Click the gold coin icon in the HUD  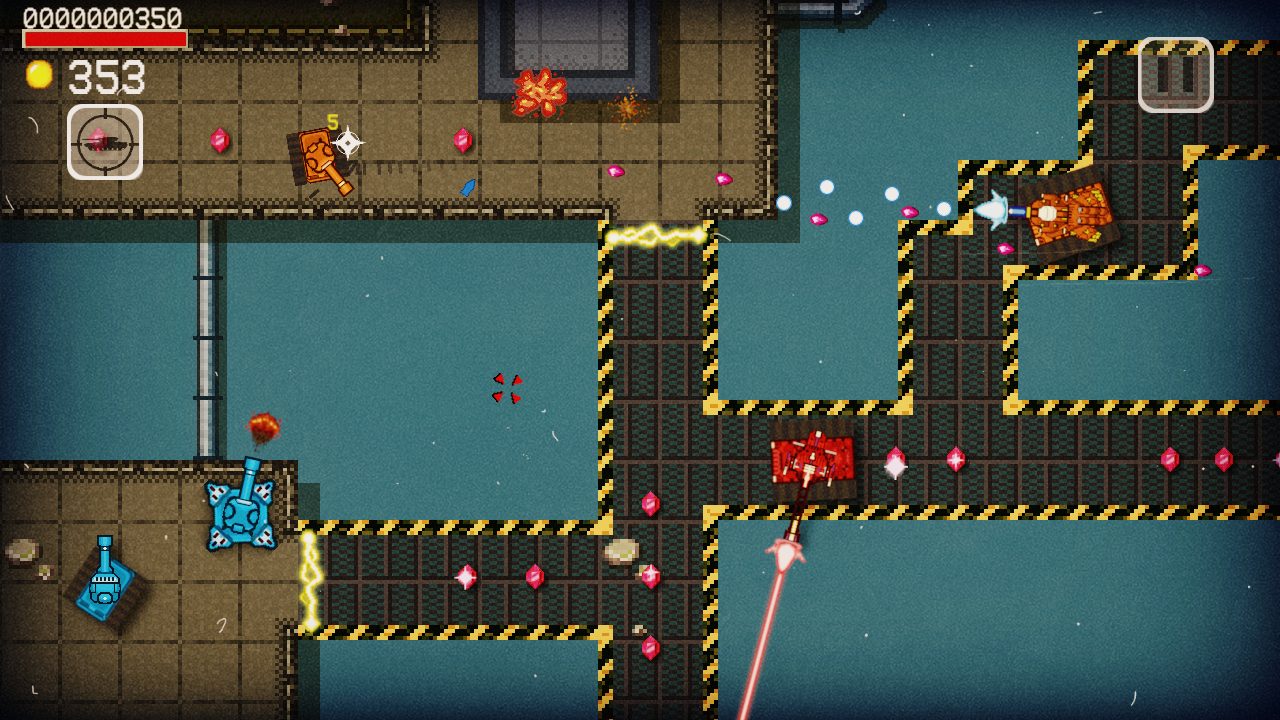38,75
